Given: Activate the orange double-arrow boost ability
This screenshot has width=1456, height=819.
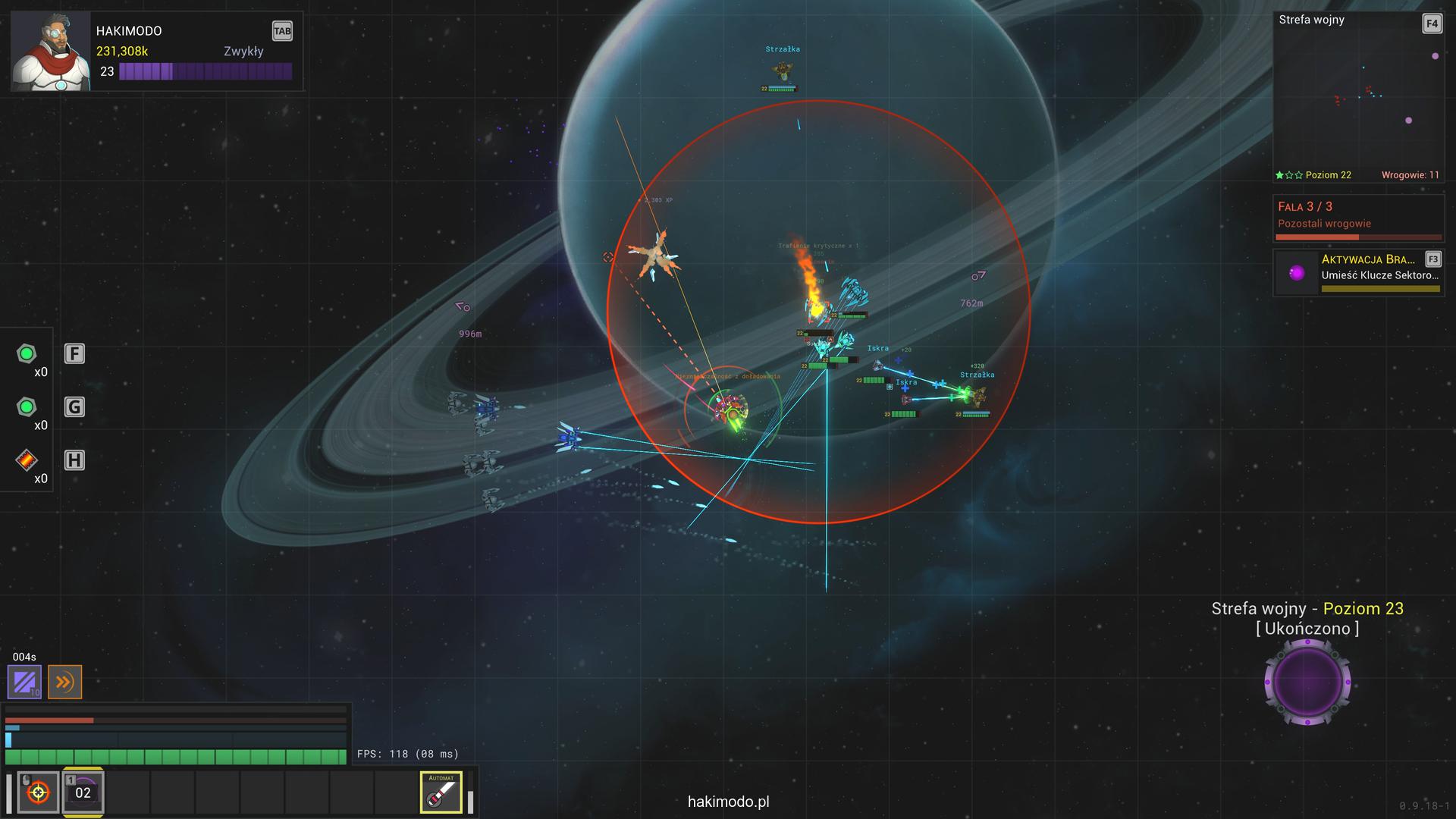Looking at the screenshot, I should tap(64, 682).
